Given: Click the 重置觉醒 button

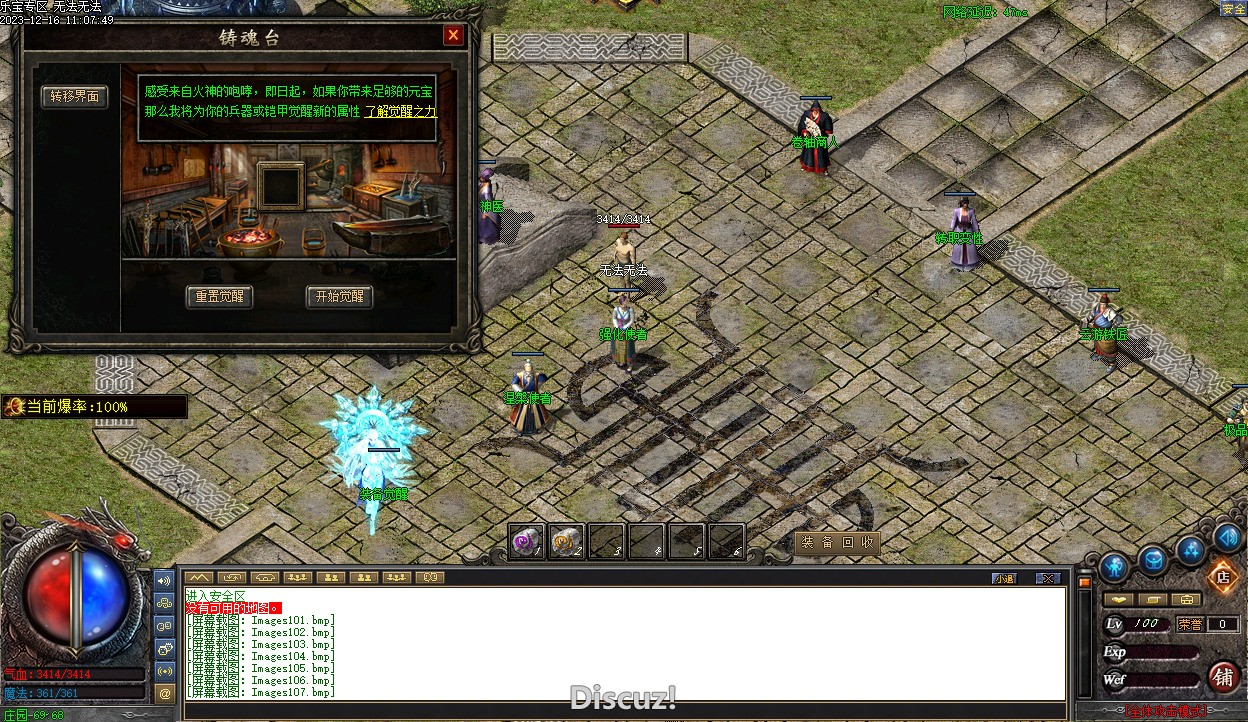Looking at the screenshot, I should click(x=219, y=297).
